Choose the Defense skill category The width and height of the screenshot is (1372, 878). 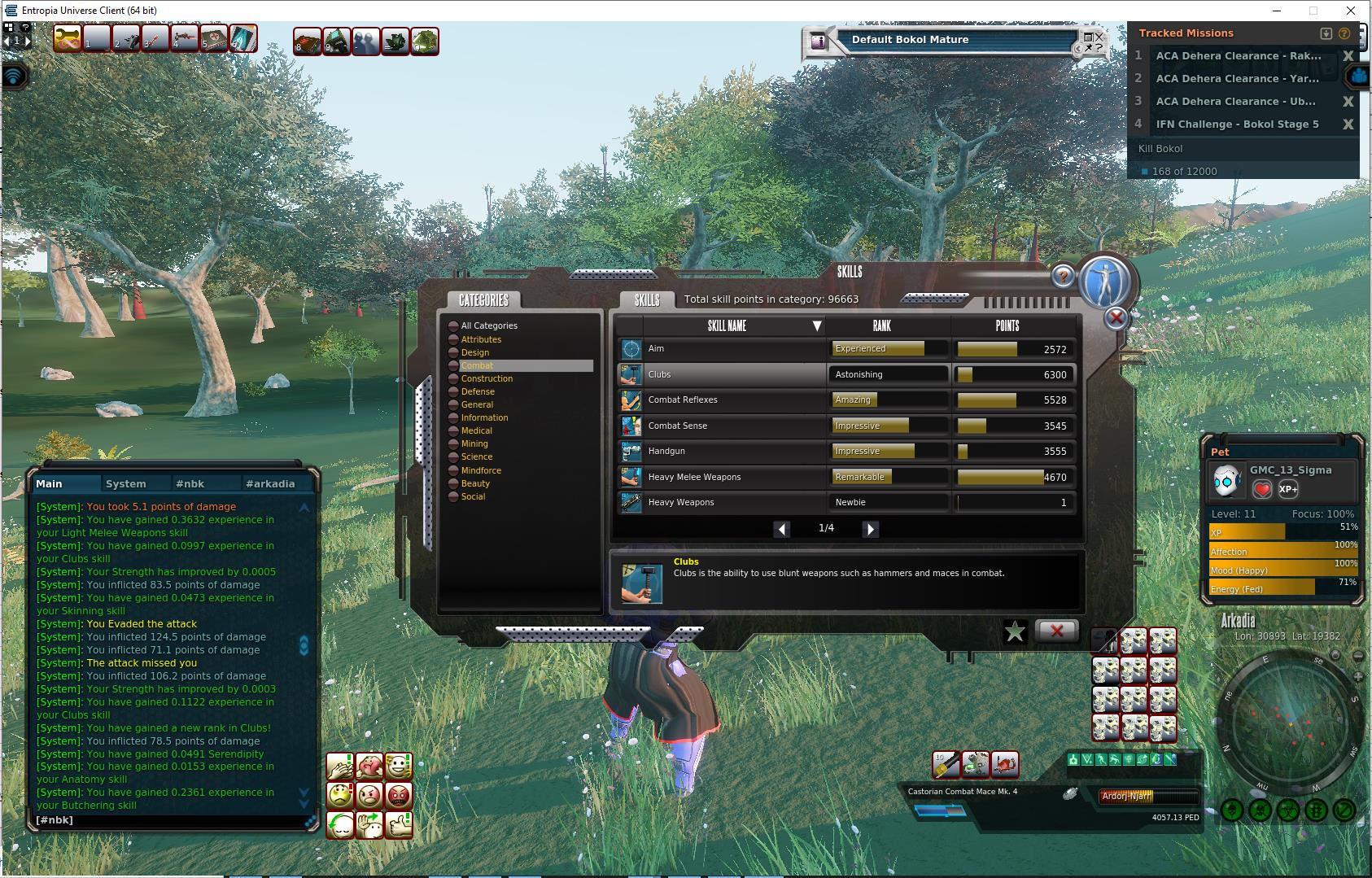click(478, 391)
